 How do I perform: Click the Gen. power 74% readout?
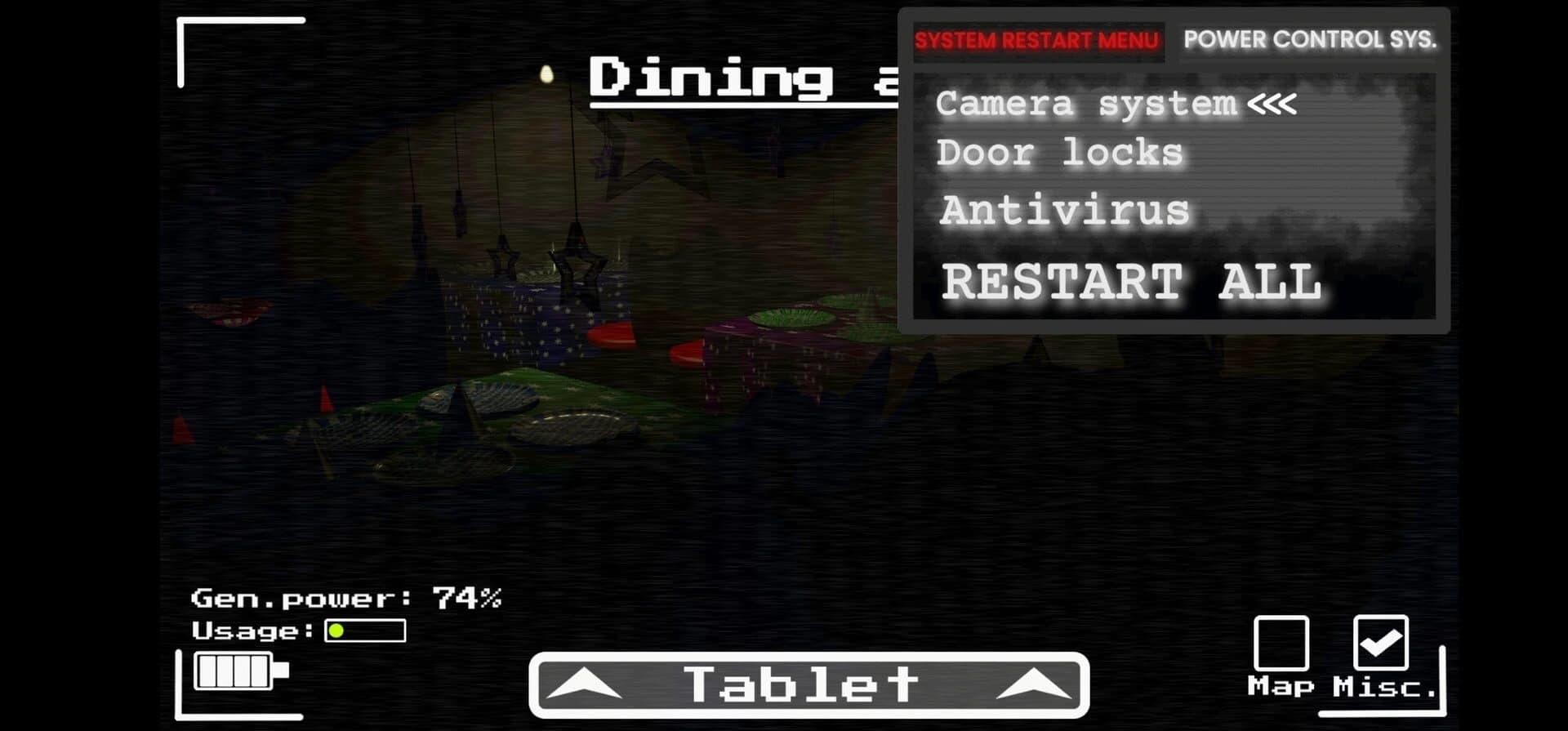(x=347, y=597)
